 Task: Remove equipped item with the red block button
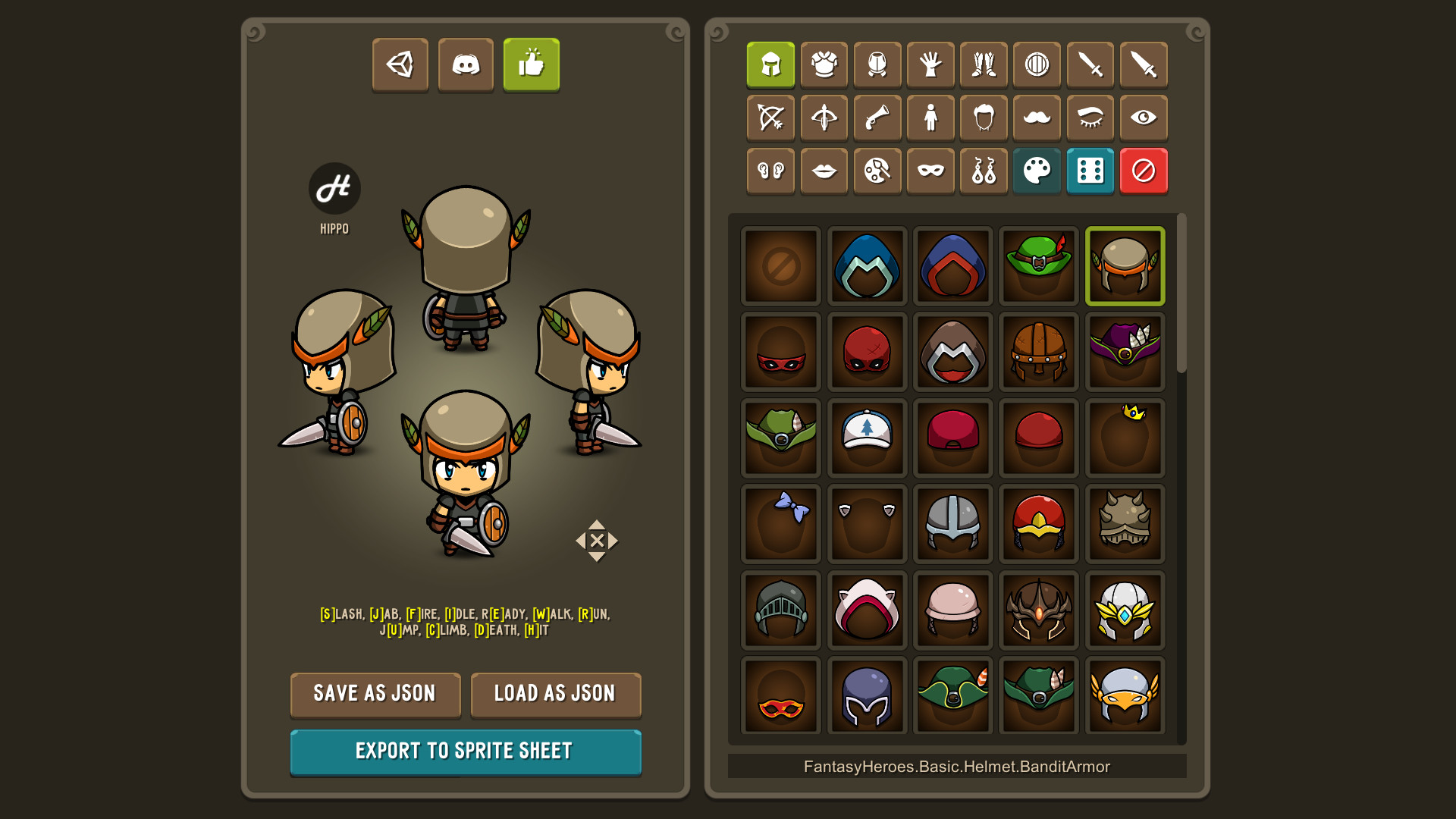[1144, 171]
